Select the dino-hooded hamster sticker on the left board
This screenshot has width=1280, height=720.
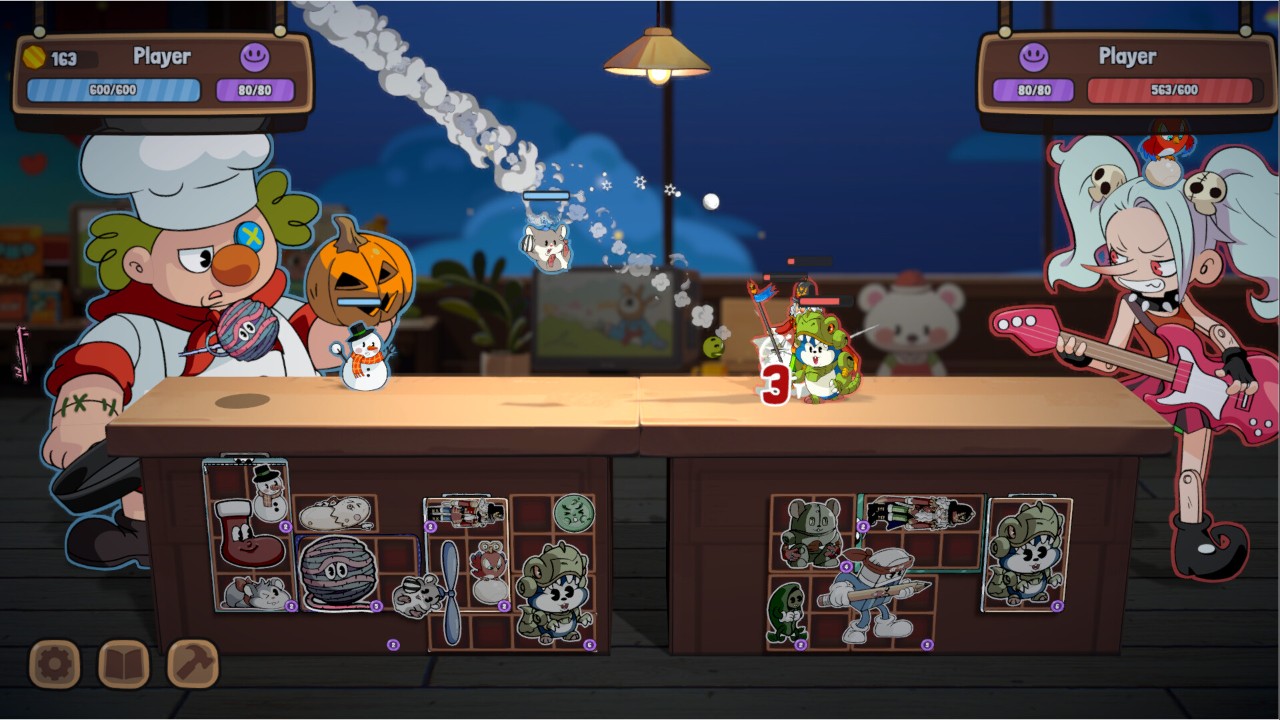tap(555, 595)
